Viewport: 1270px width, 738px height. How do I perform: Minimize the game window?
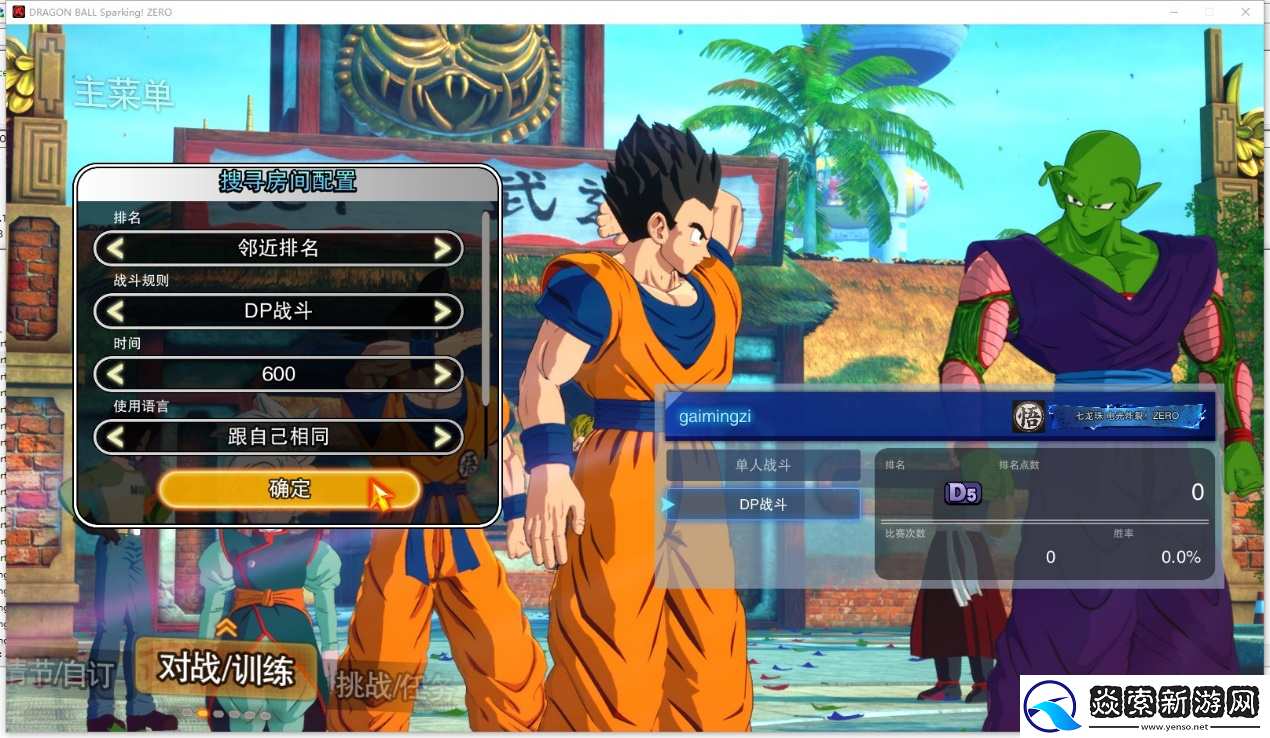pos(1176,12)
